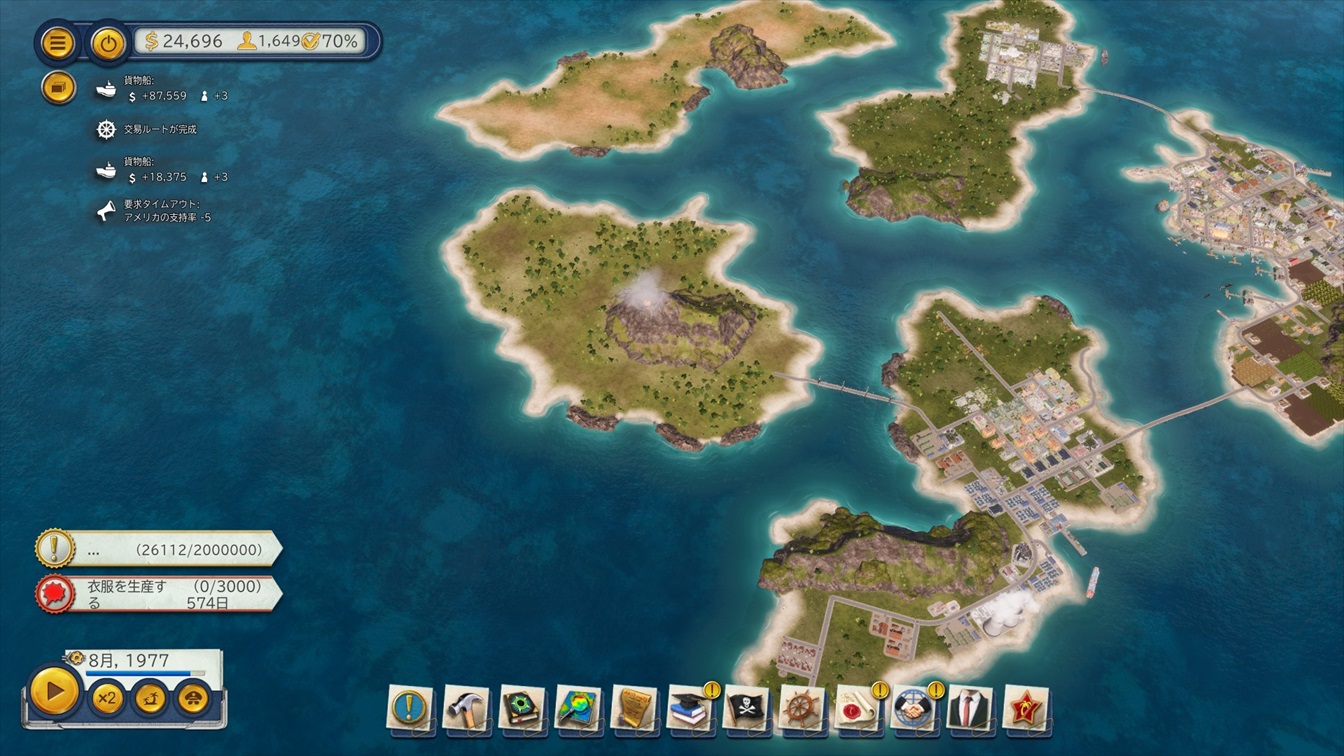Click the El Presidente cap button
Screen dimensions: 1344x756
[x=192, y=697]
